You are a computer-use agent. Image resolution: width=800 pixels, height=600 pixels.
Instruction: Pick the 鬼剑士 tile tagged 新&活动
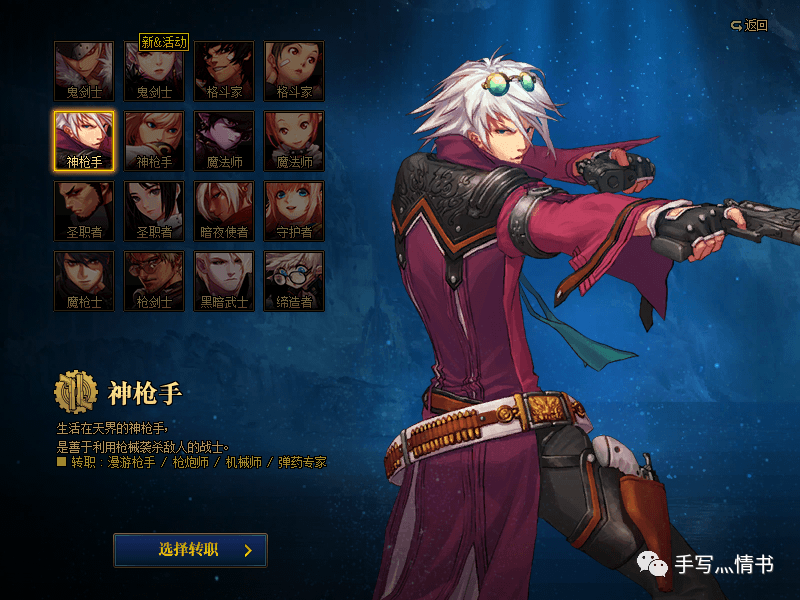click(x=154, y=71)
